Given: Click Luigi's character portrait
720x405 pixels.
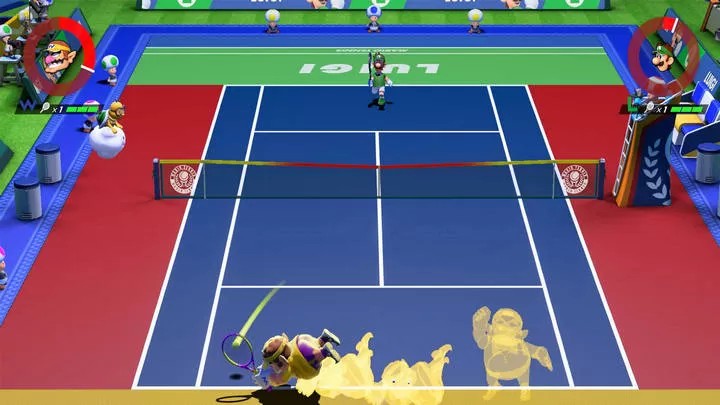Looking at the screenshot, I should 664,57.
